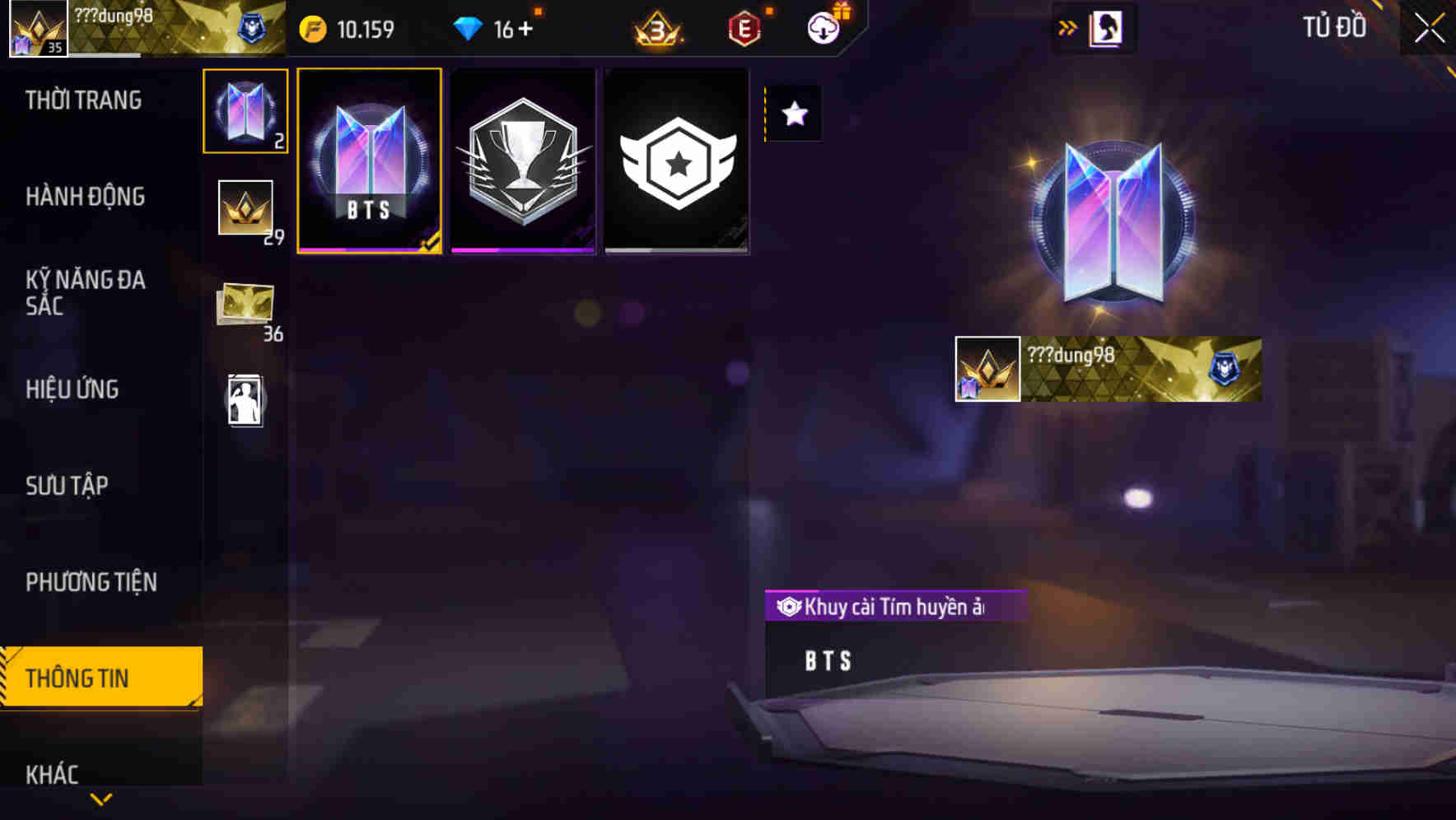Select the equipped BTS badge card
This screenshot has width=1456, height=820.
(369, 161)
